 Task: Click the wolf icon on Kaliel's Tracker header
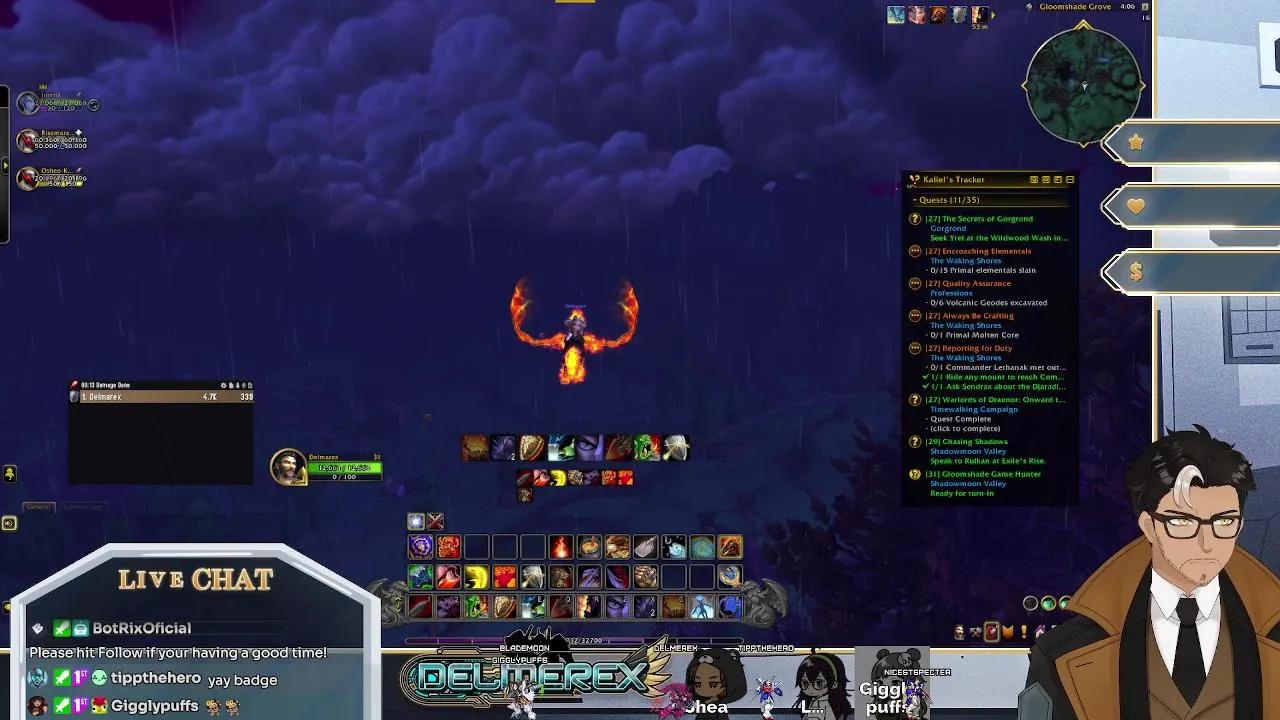tap(913, 180)
